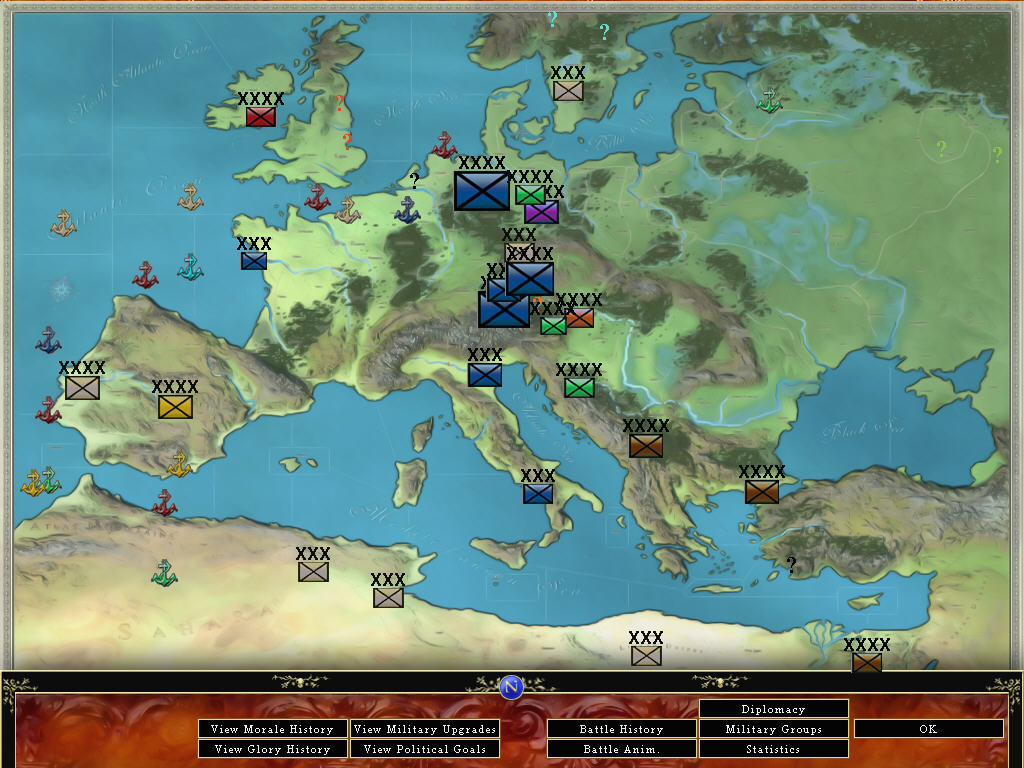
Task: Open View Morale History
Action: (273, 729)
